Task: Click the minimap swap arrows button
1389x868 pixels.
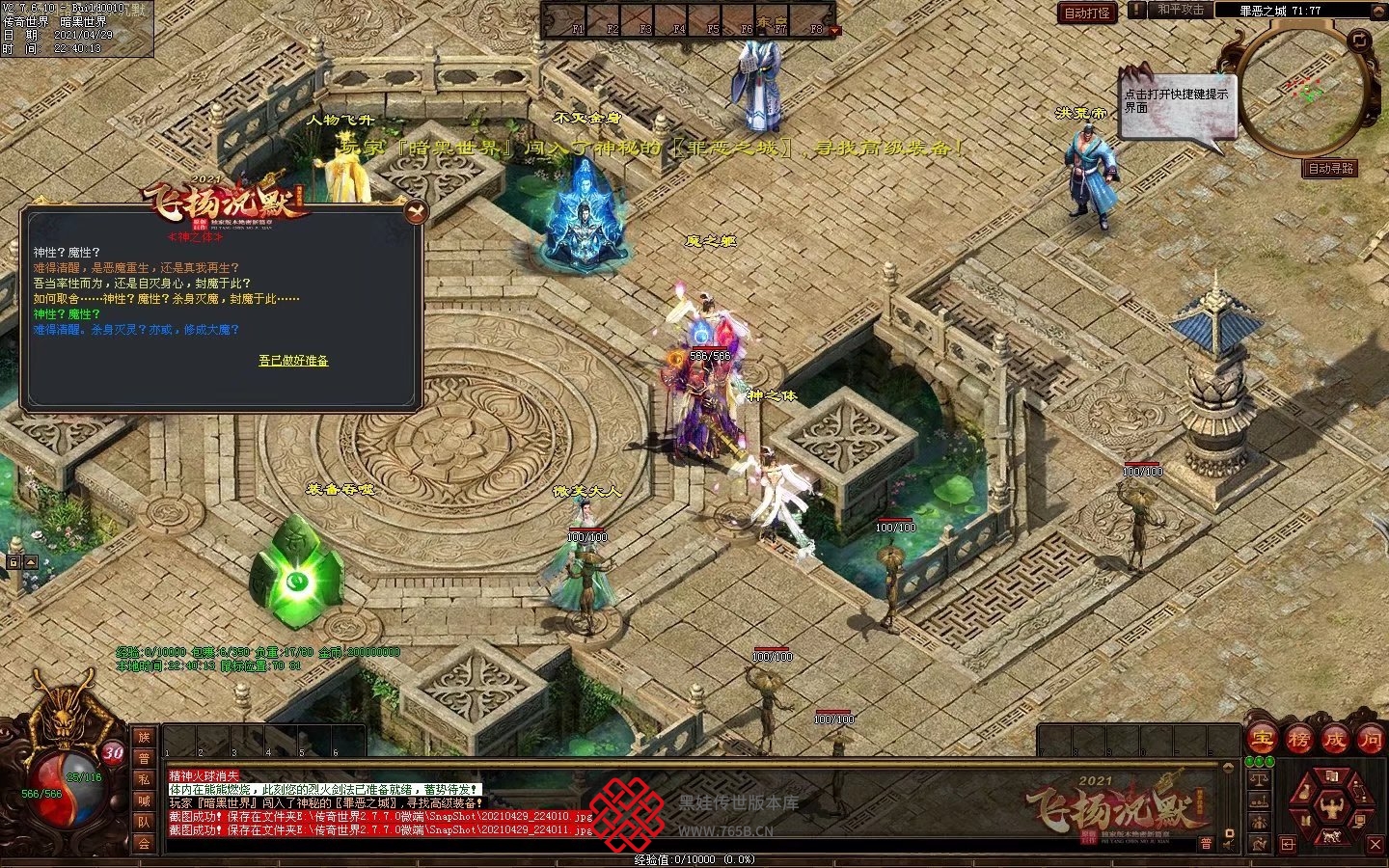Action: tap(1358, 40)
